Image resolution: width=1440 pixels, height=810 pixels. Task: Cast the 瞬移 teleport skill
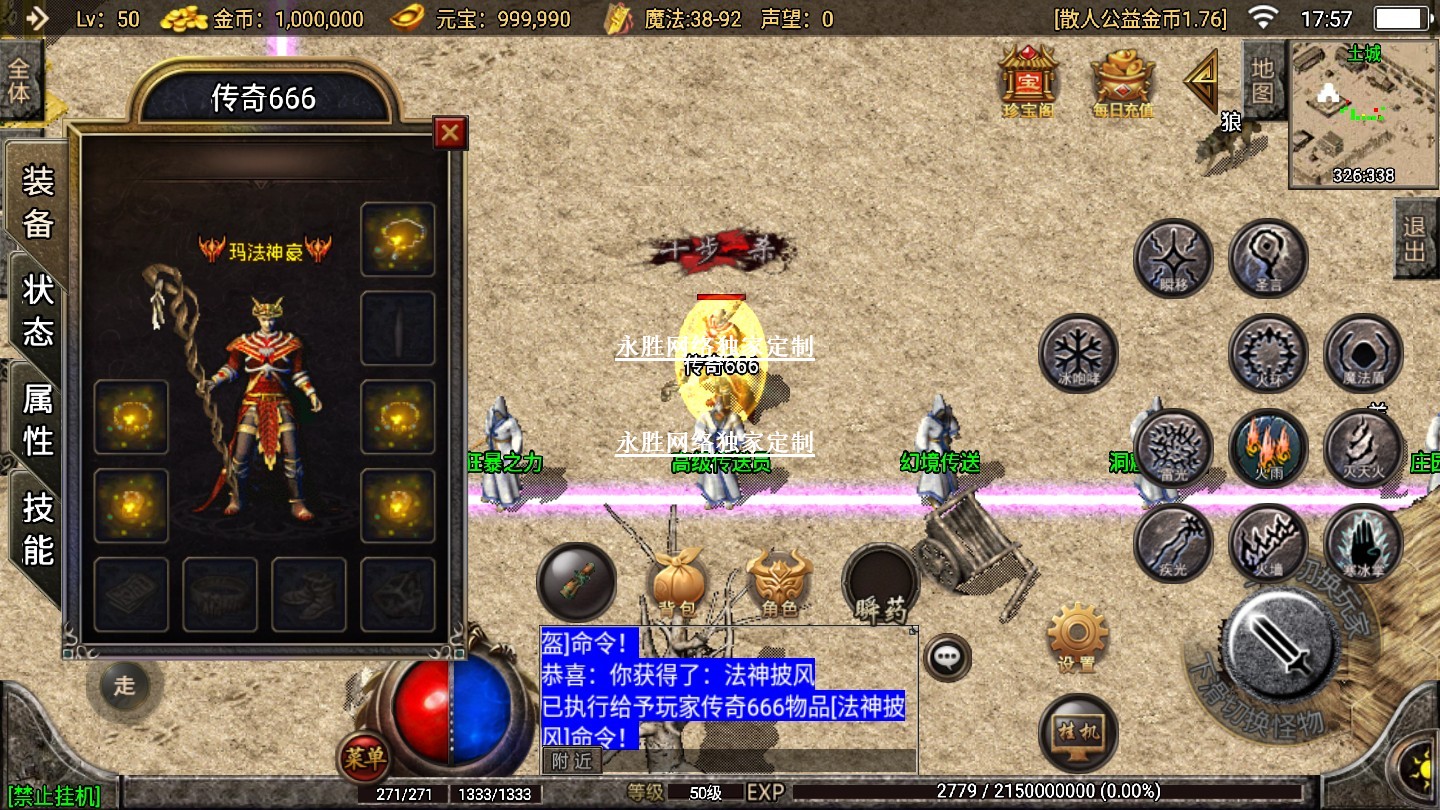point(1173,258)
